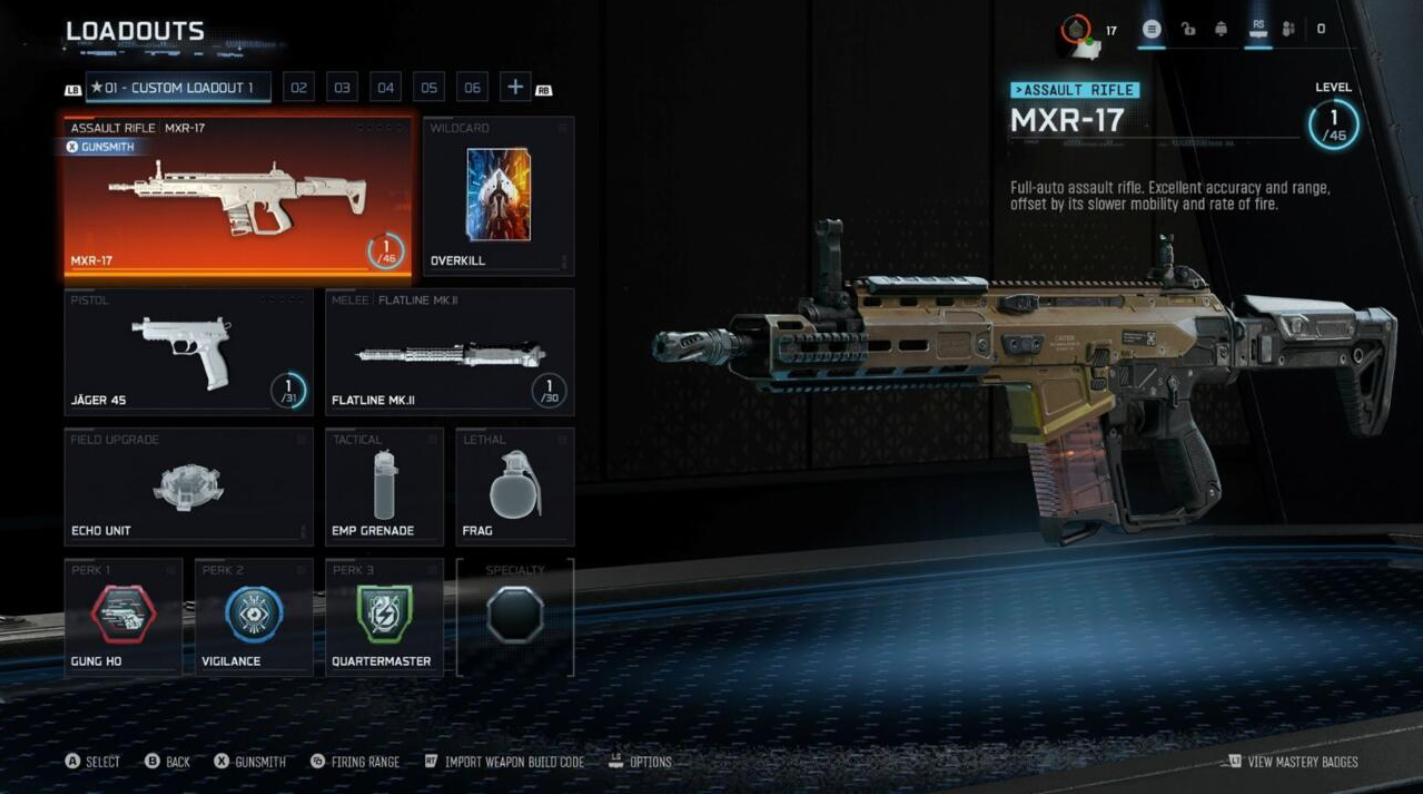
Task: Switch to Custom Loadout 1 tab
Action: pyautogui.click(x=178, y=88)
